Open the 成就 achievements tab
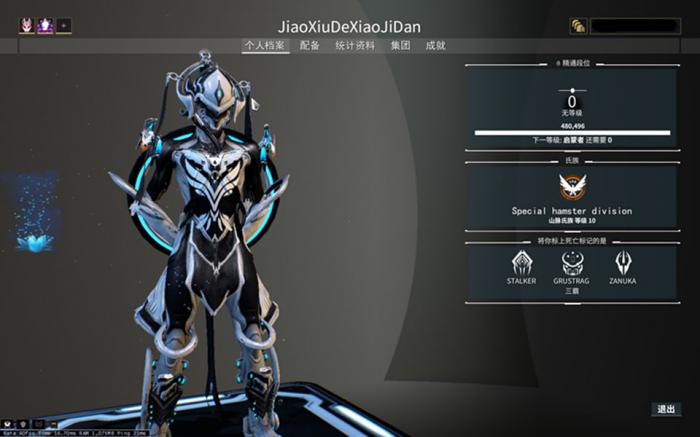700x437 pixels. 435,45
